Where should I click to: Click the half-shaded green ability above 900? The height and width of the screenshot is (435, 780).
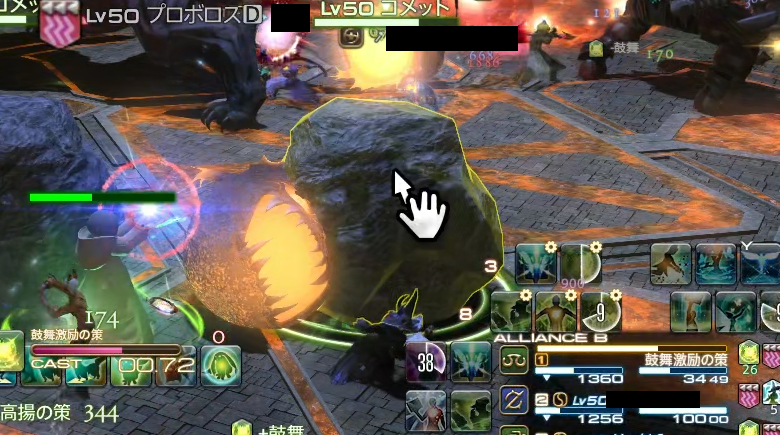[580, 262]
